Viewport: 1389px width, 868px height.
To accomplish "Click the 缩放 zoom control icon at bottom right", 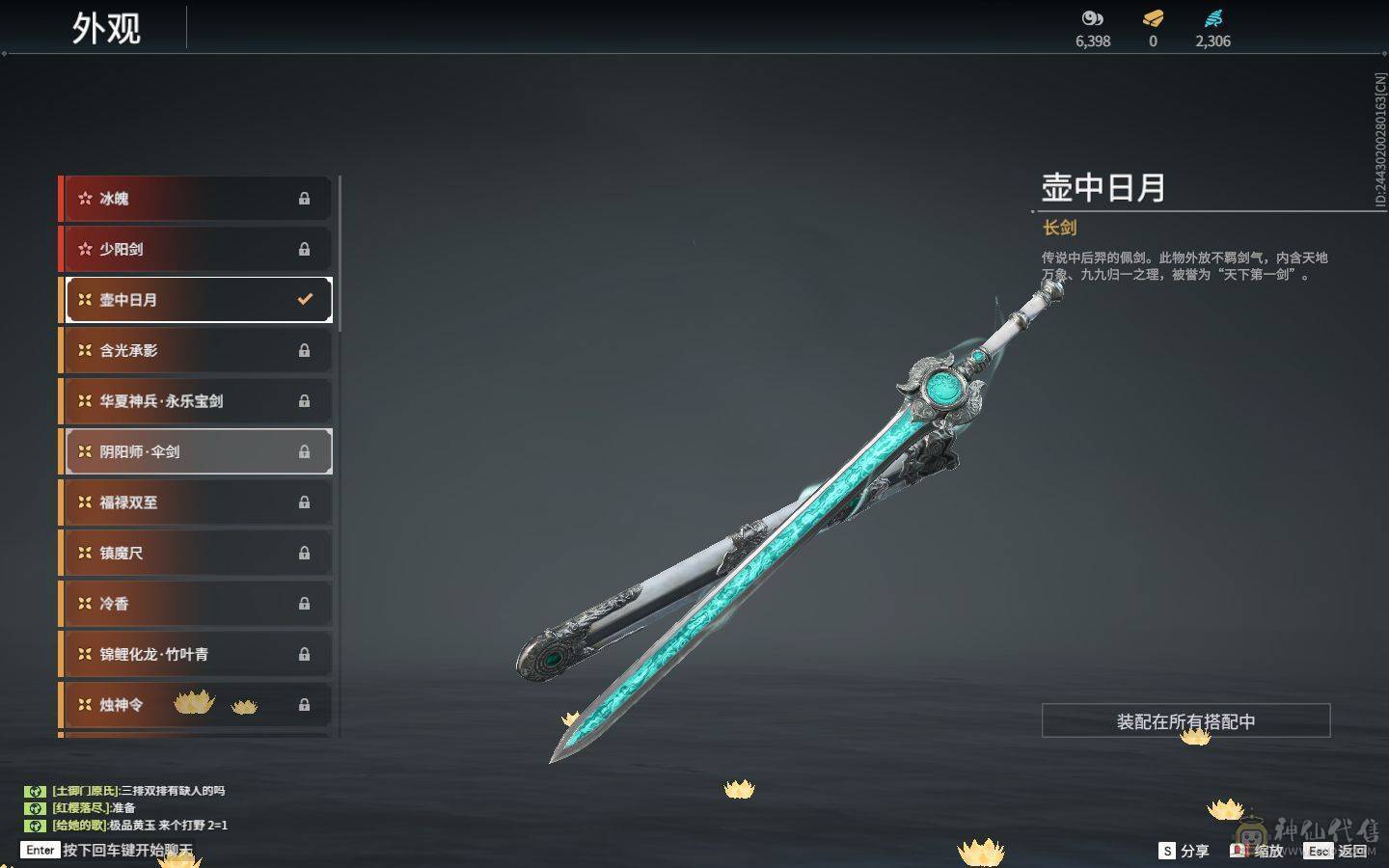I will [x=1239, y=851].
